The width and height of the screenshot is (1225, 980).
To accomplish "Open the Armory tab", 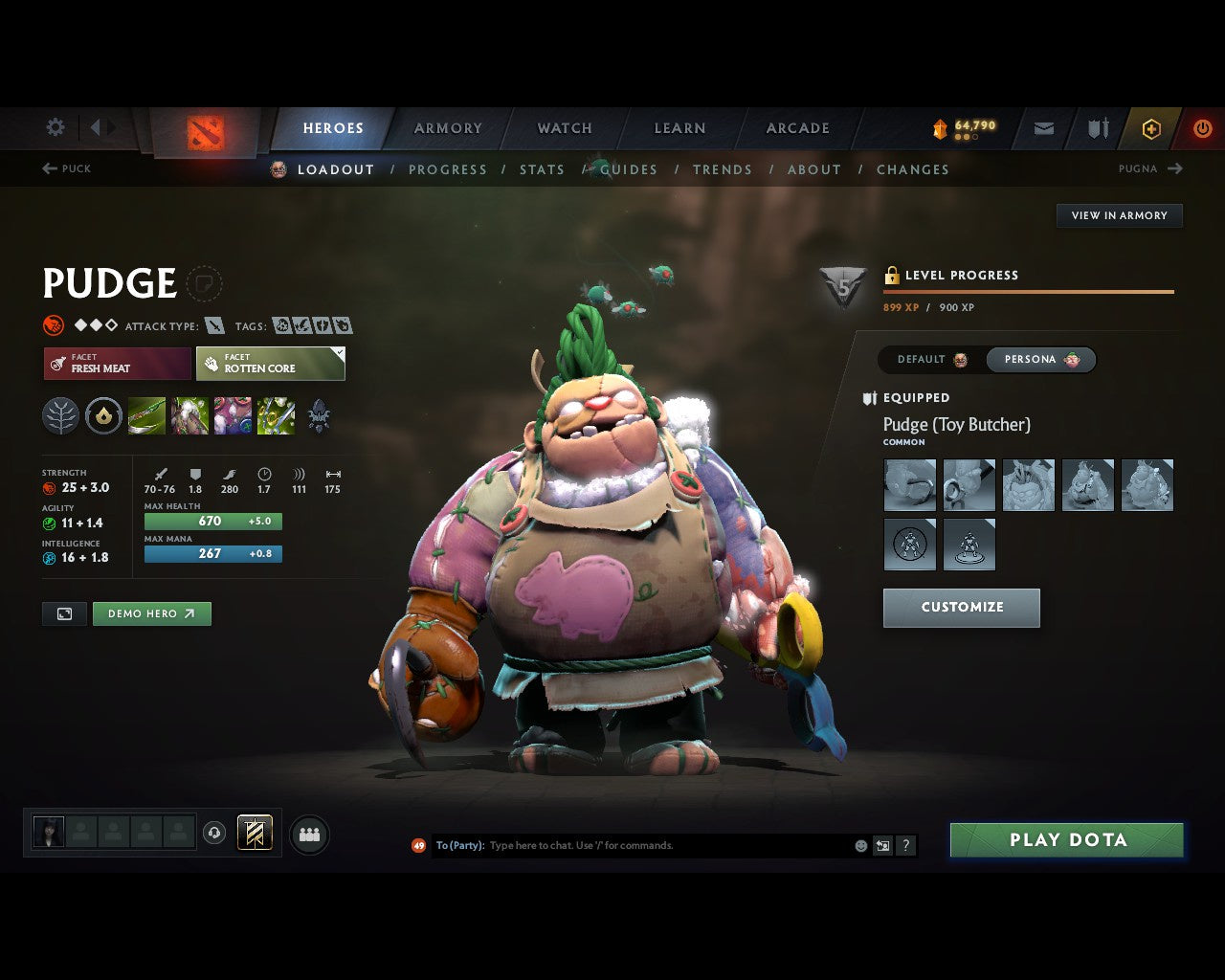I will [x=448, y=128].
